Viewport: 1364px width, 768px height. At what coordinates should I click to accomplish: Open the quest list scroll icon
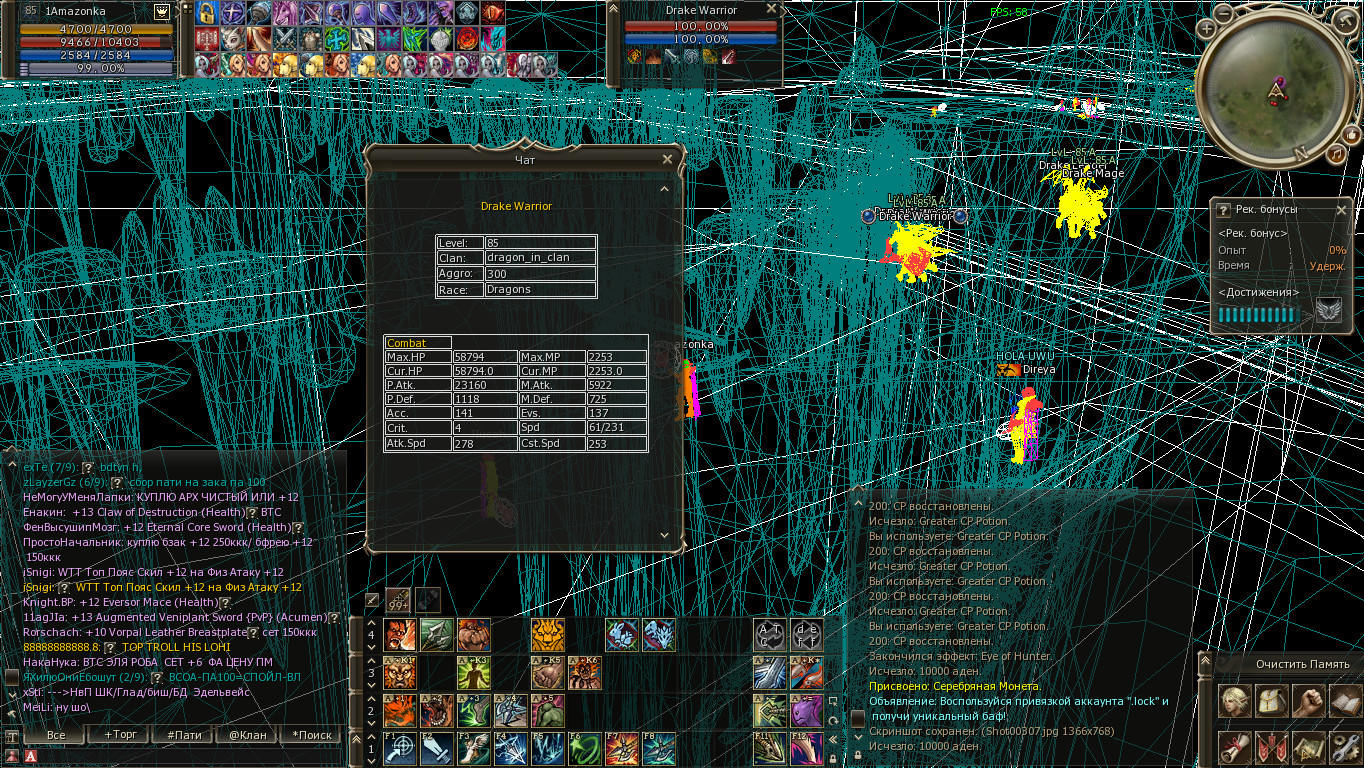pos(1232,746)
